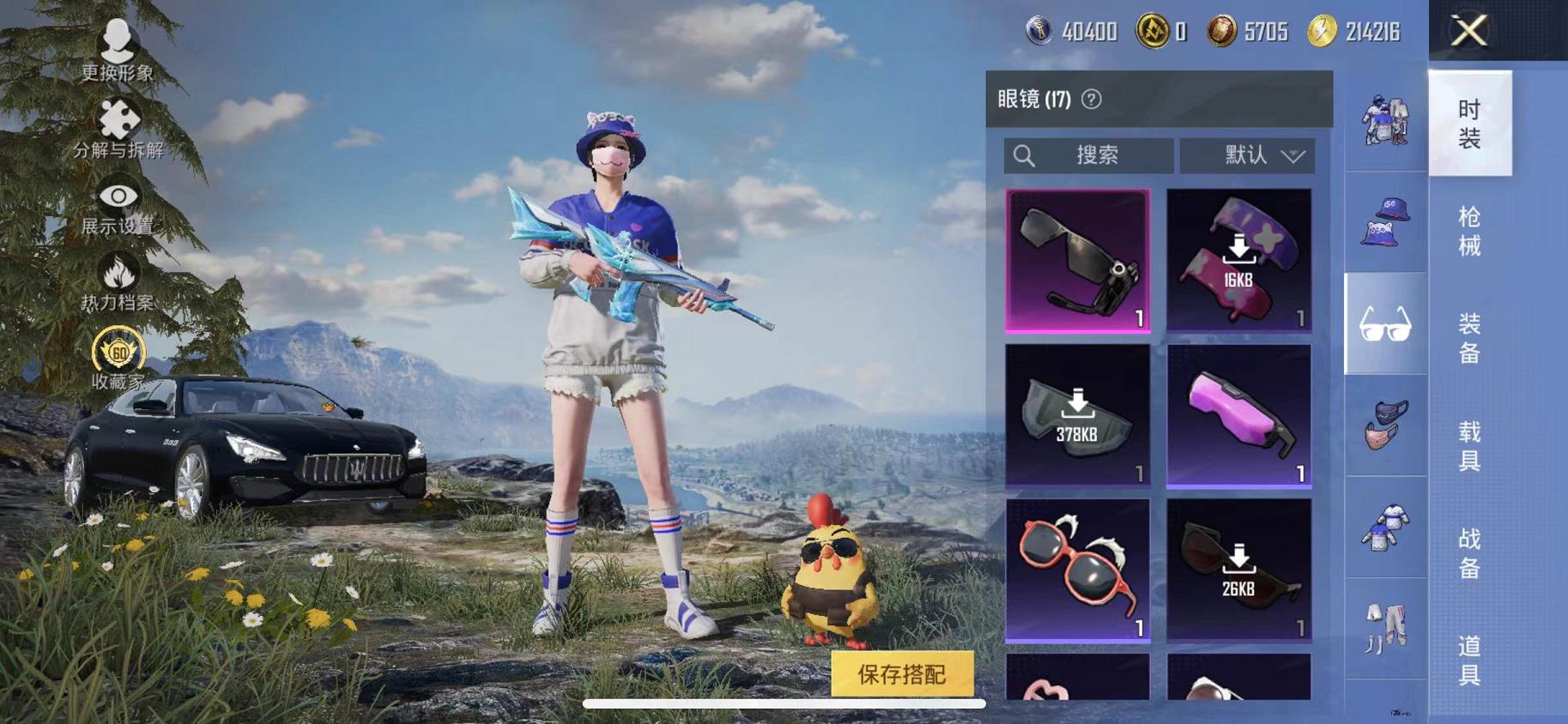
Task: Select the shirt category icon
Action: [1383, 528]
